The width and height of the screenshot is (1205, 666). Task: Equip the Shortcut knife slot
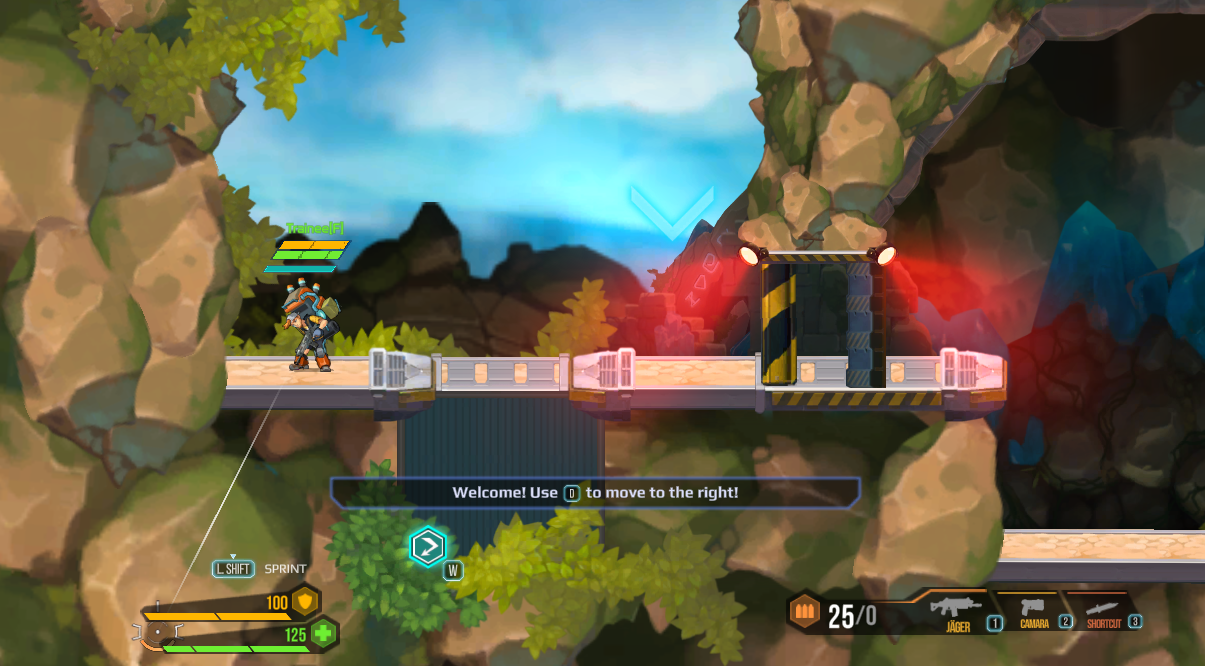pyautogui.click(x=1104, y=608)
